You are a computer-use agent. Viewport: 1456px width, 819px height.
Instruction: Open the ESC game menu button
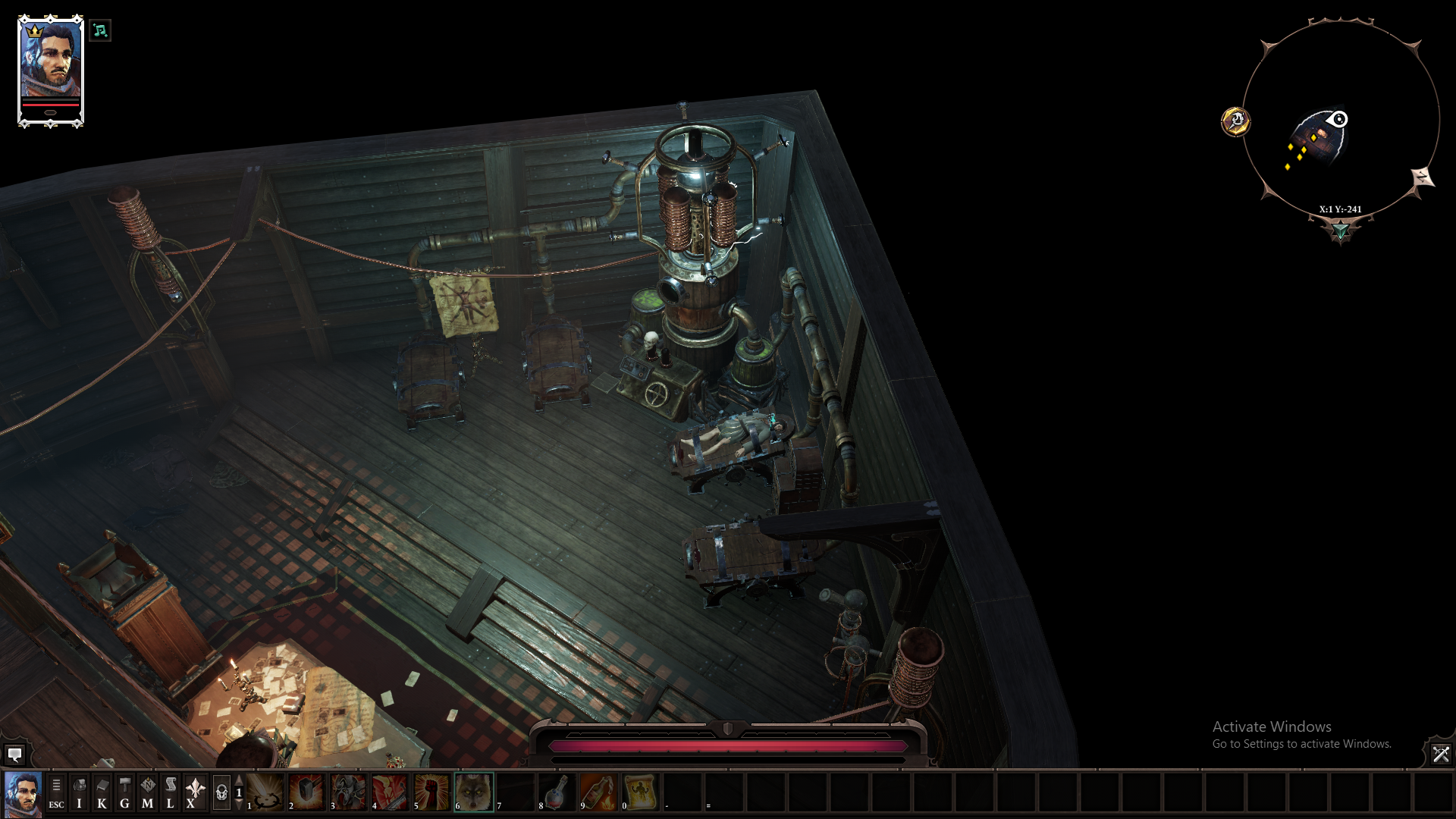click(56, 792)
